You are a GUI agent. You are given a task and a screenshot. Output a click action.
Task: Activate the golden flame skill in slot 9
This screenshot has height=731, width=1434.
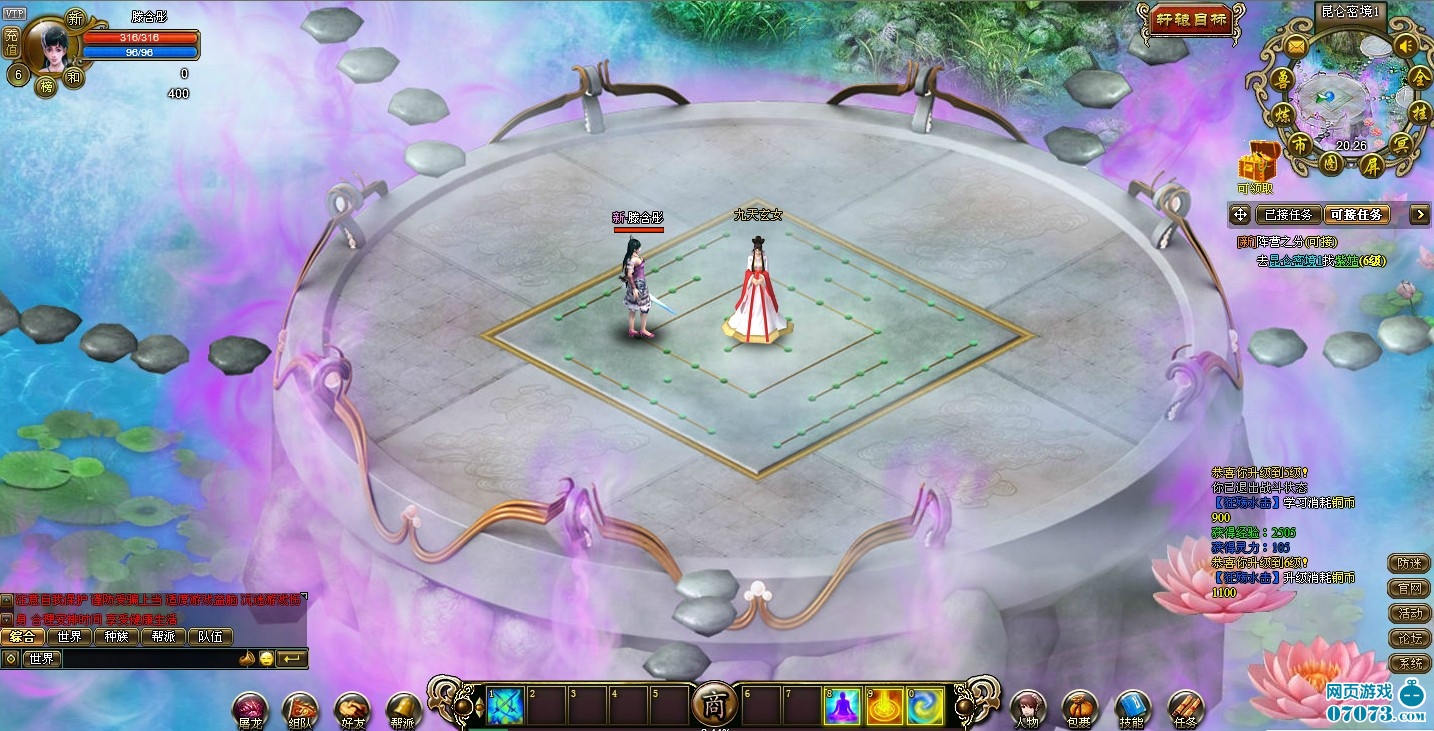click(884, 706)
